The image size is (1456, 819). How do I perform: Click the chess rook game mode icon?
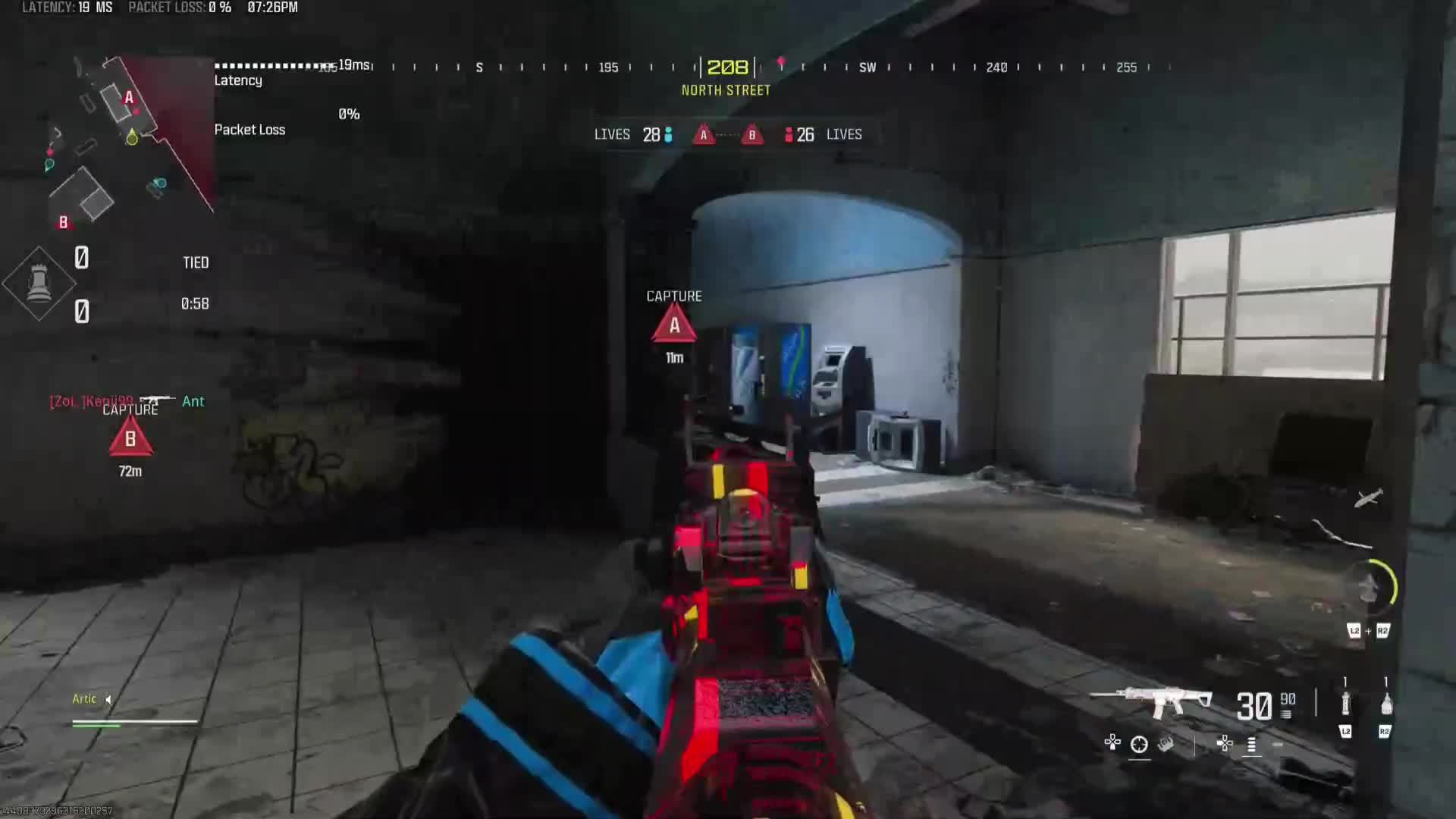coord(39,284)
